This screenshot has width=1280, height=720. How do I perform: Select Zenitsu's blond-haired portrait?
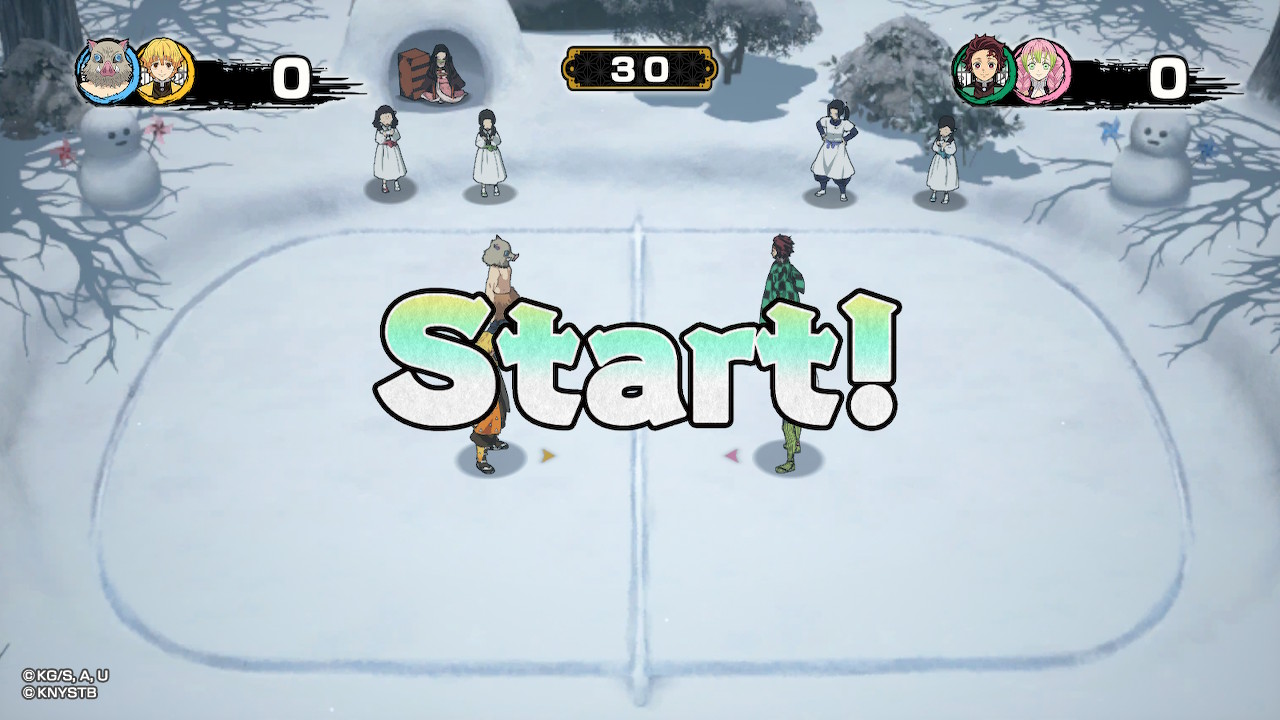pos(163,71)
